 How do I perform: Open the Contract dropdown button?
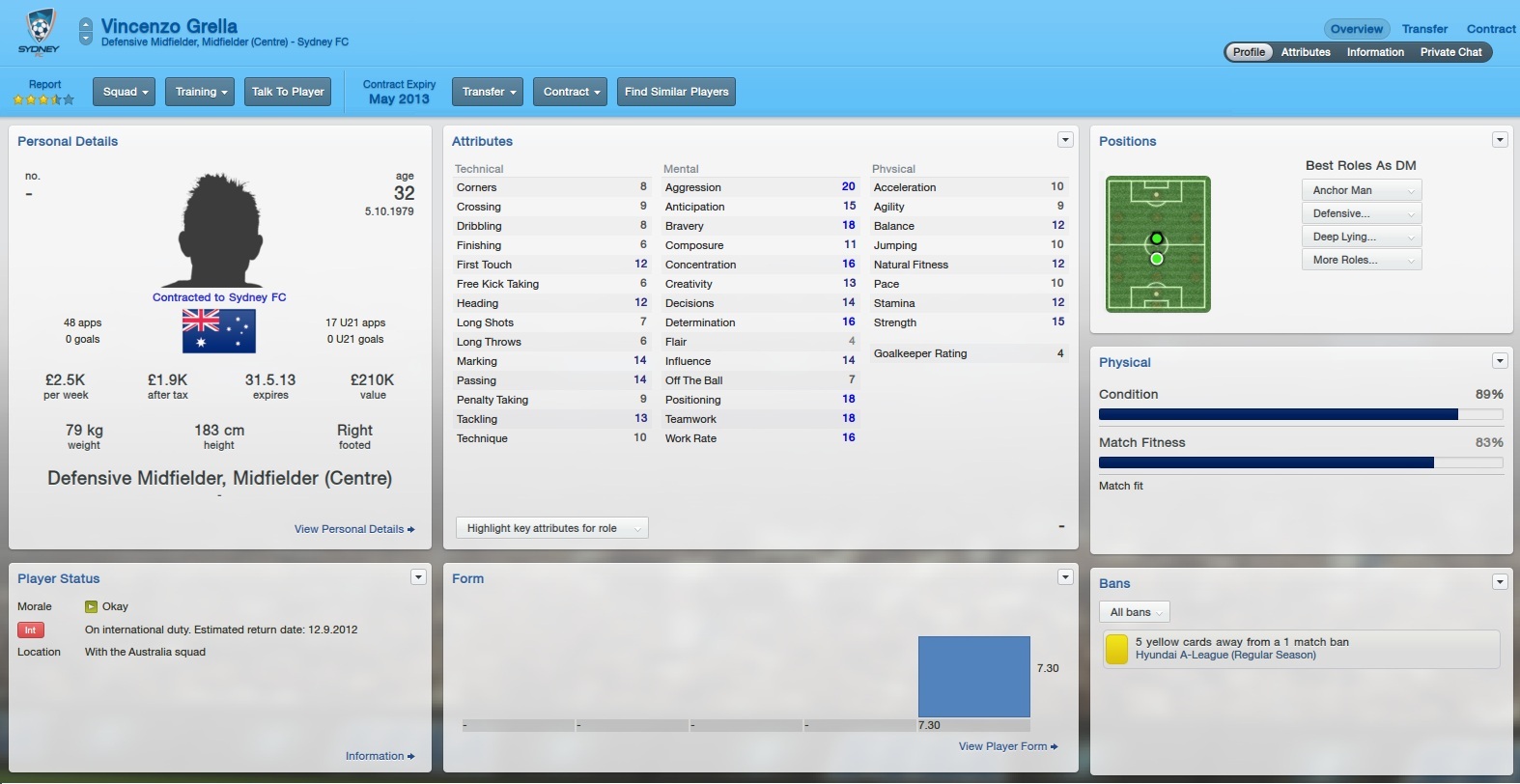(x=571, y=92)
